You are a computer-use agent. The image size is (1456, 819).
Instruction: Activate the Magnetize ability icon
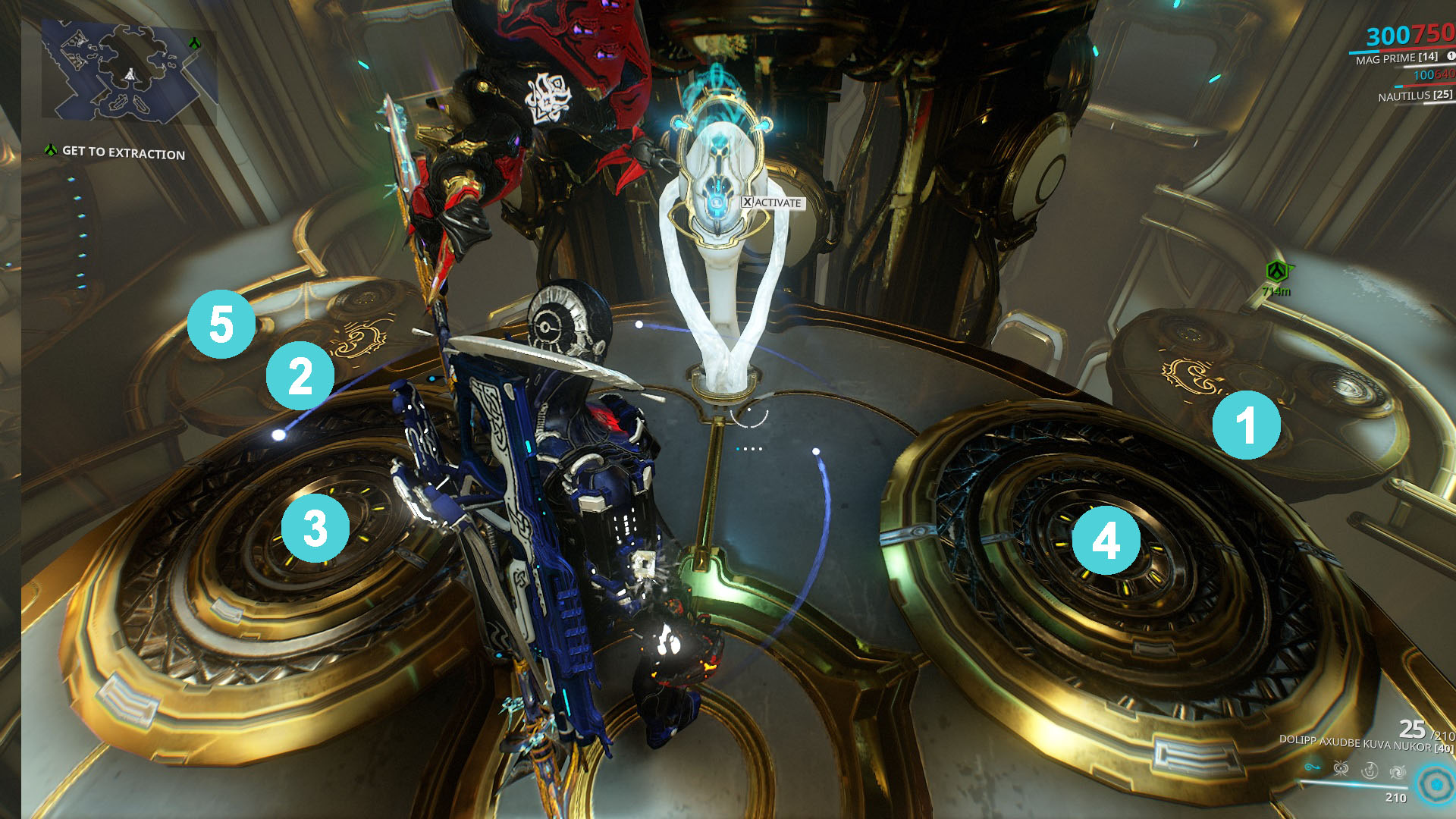[x=1341, y=770]
